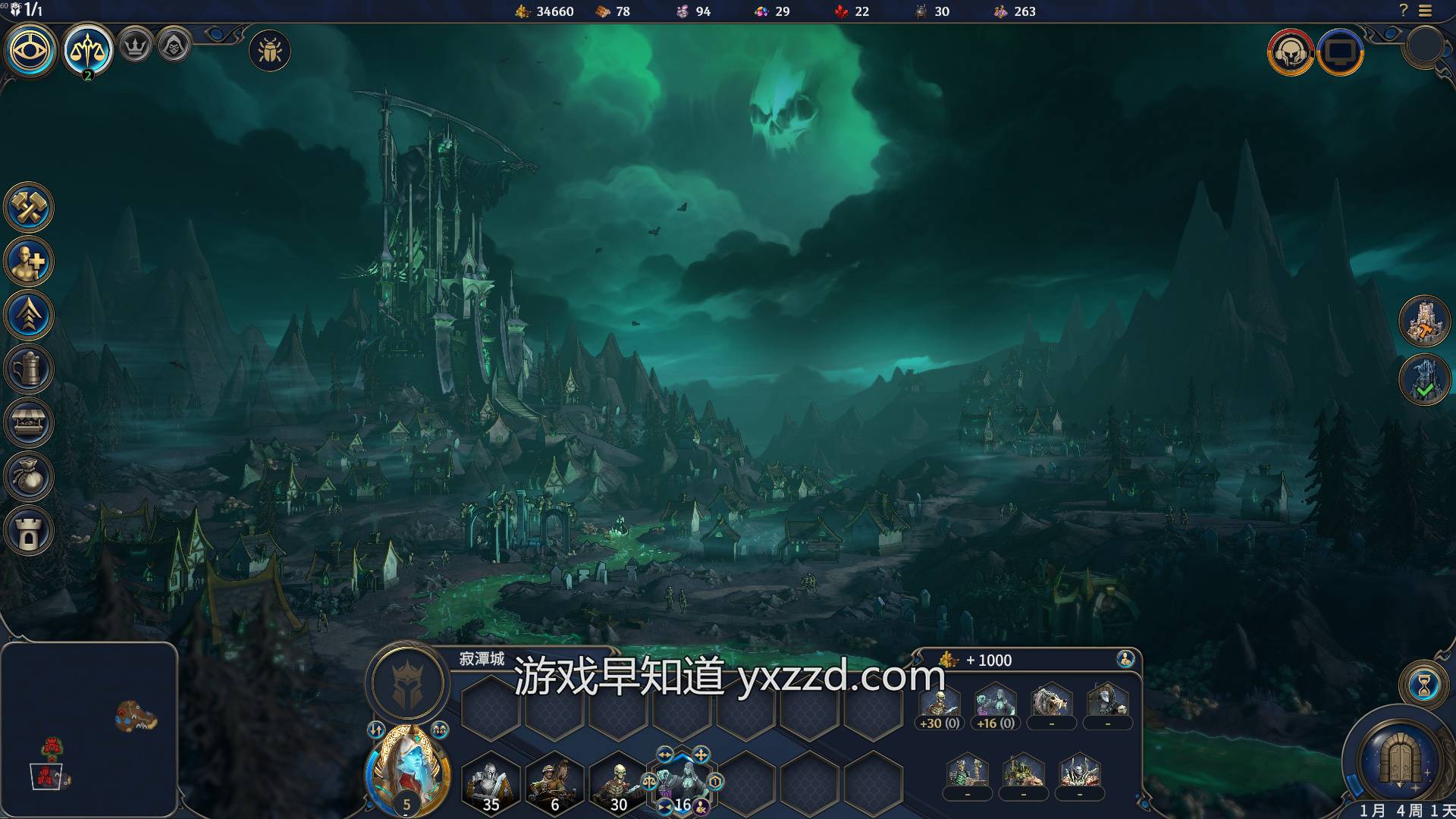Image resolution: width=1456 pixels, height=819 pixels.
Task: Select the skeleton stack of 30
Action: tap(618, 783)
